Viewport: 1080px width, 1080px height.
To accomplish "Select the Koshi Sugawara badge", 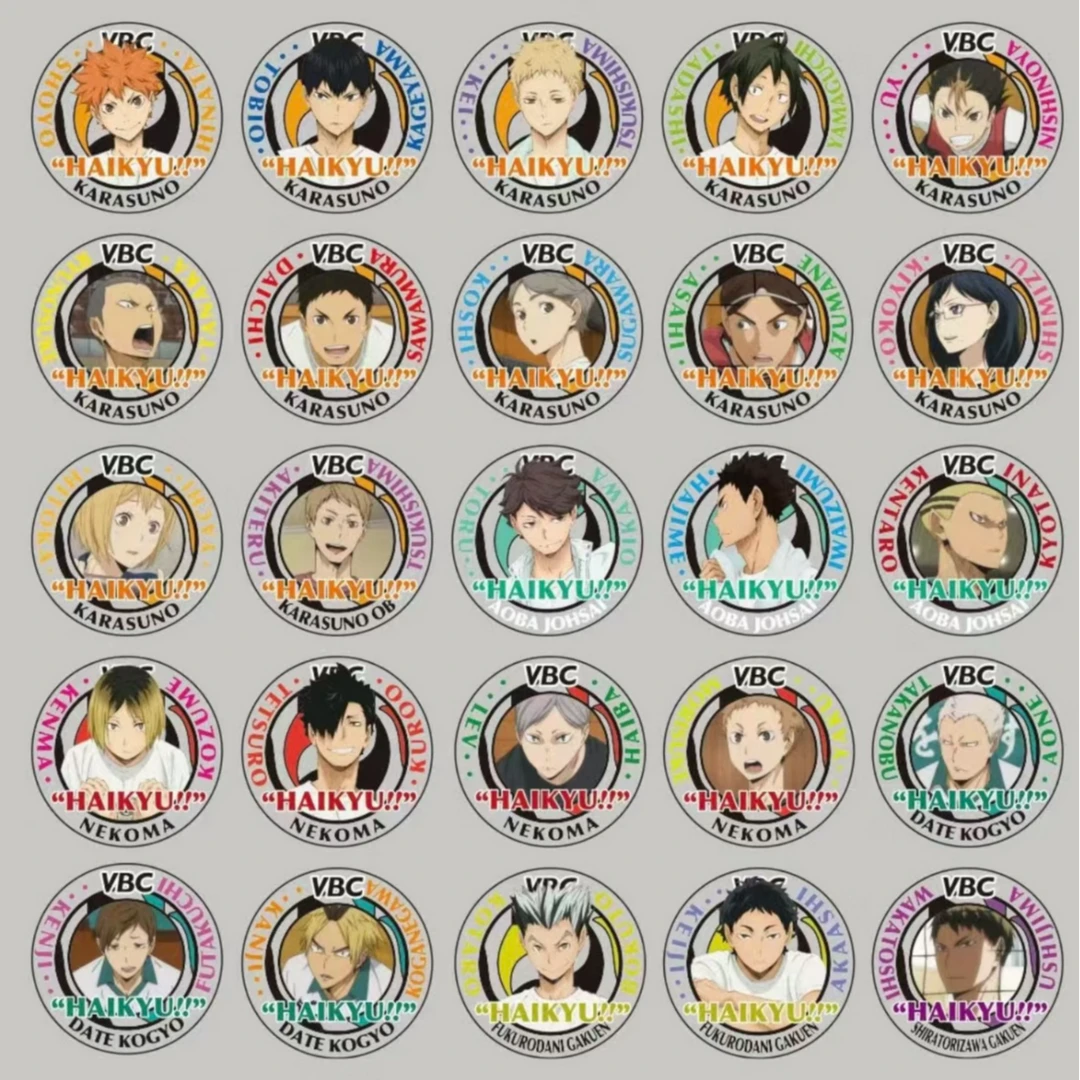I will tap(547, 328).
